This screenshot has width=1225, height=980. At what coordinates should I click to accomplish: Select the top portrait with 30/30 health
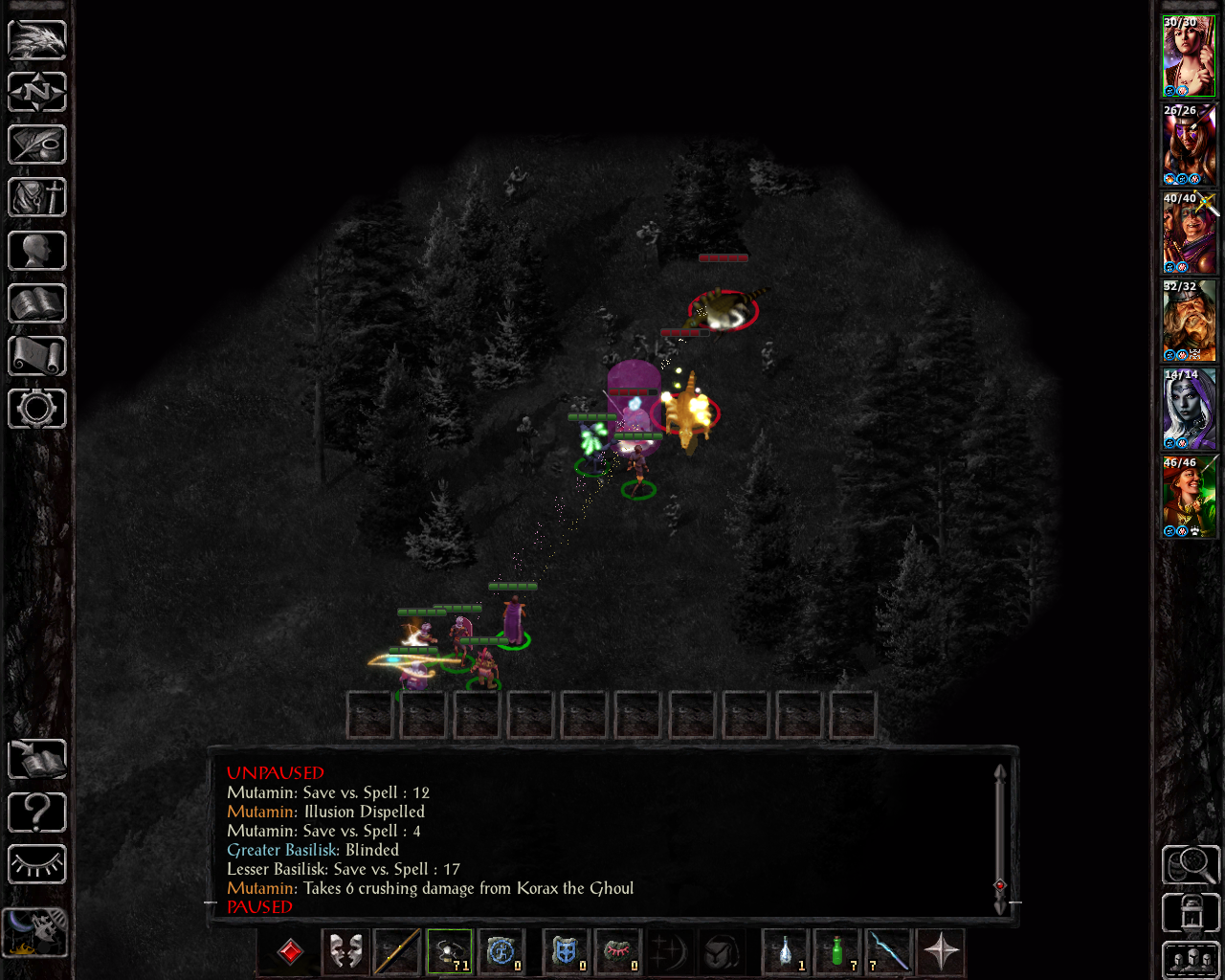[x=1189, y=56]
